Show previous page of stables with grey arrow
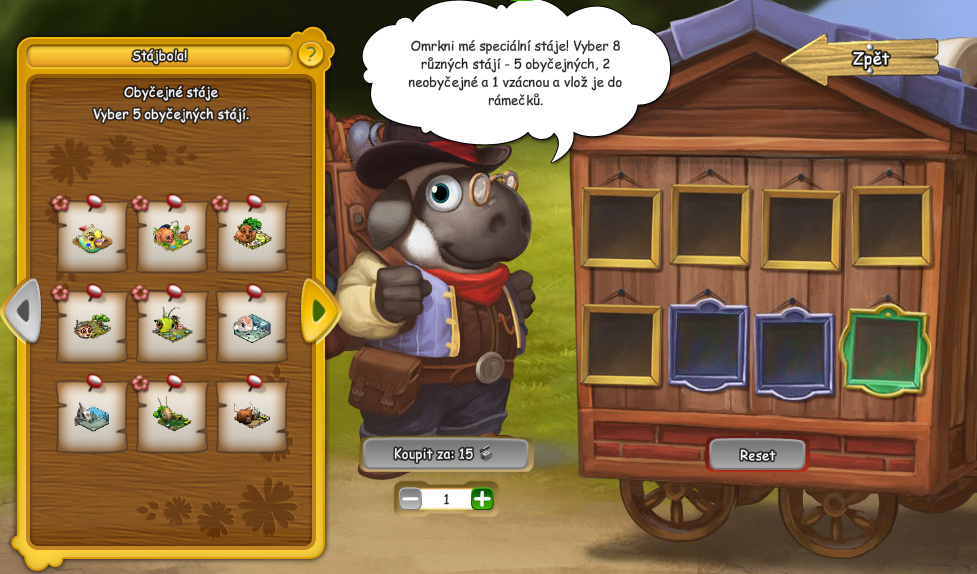Screen dimensions: 977x574 24,311
